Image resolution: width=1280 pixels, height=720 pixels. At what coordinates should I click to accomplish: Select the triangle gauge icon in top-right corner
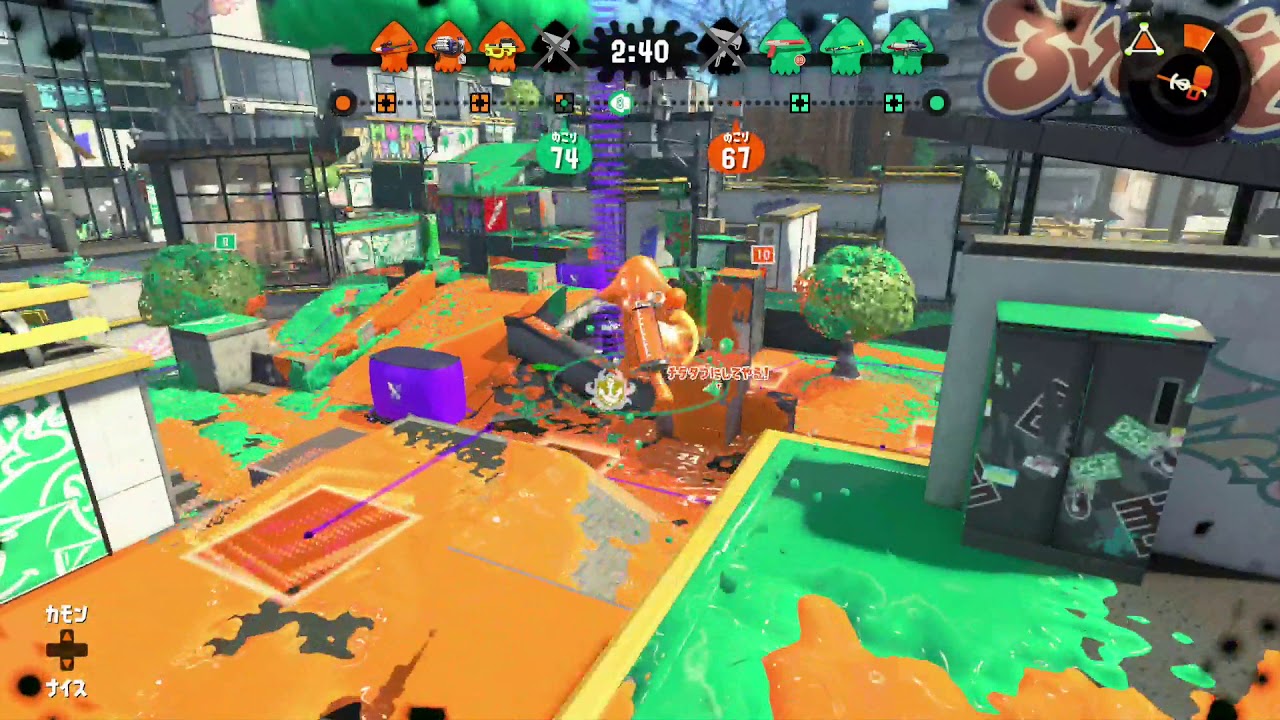coord(1144,38)
